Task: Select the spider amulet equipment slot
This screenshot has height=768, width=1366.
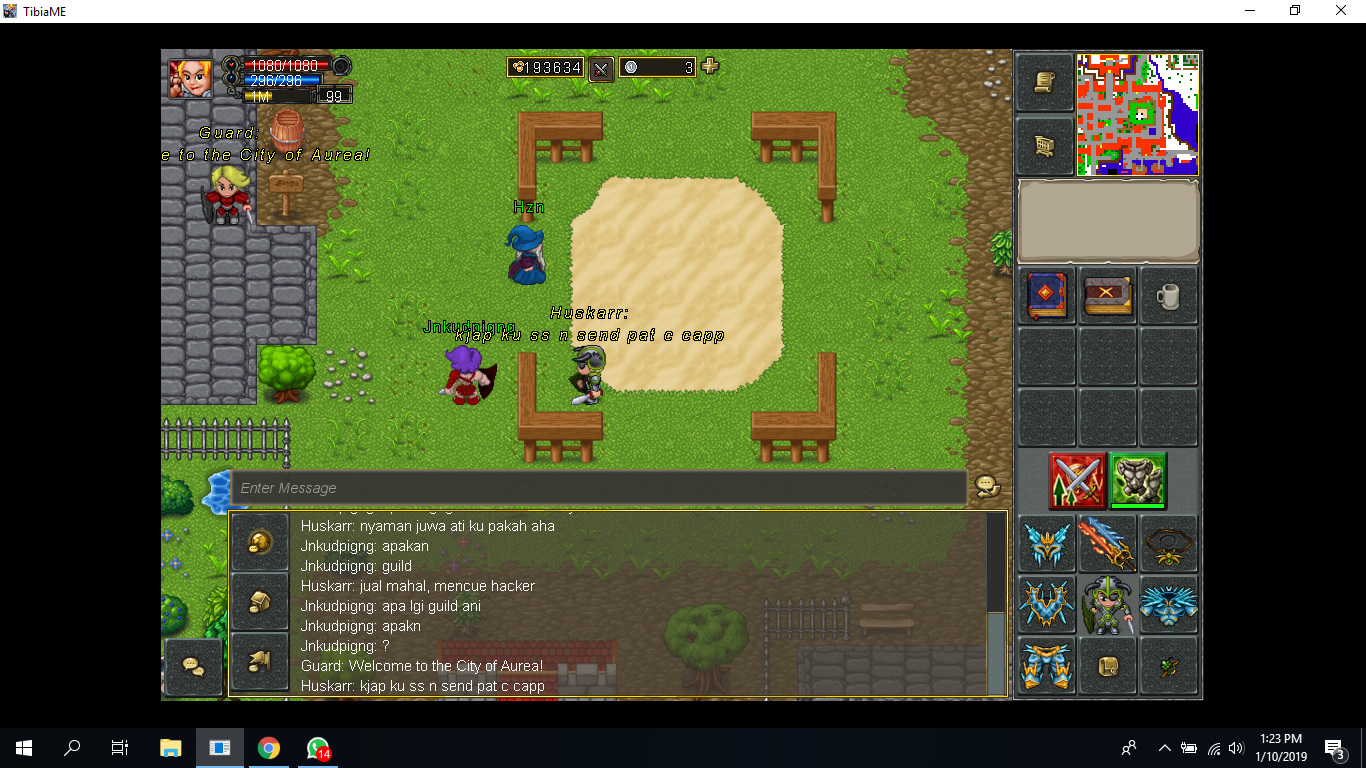Action: [1168, 544]
